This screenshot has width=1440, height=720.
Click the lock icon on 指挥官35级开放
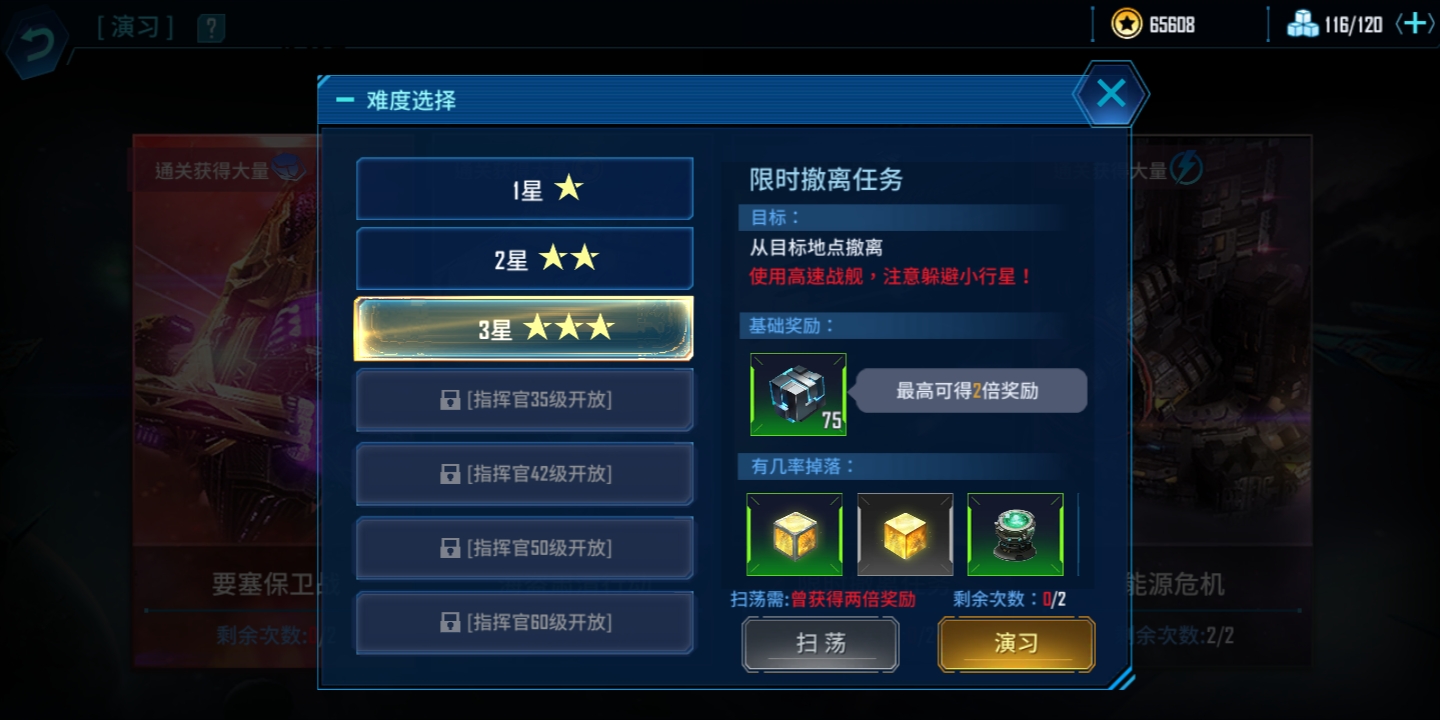tap(449, 399)
